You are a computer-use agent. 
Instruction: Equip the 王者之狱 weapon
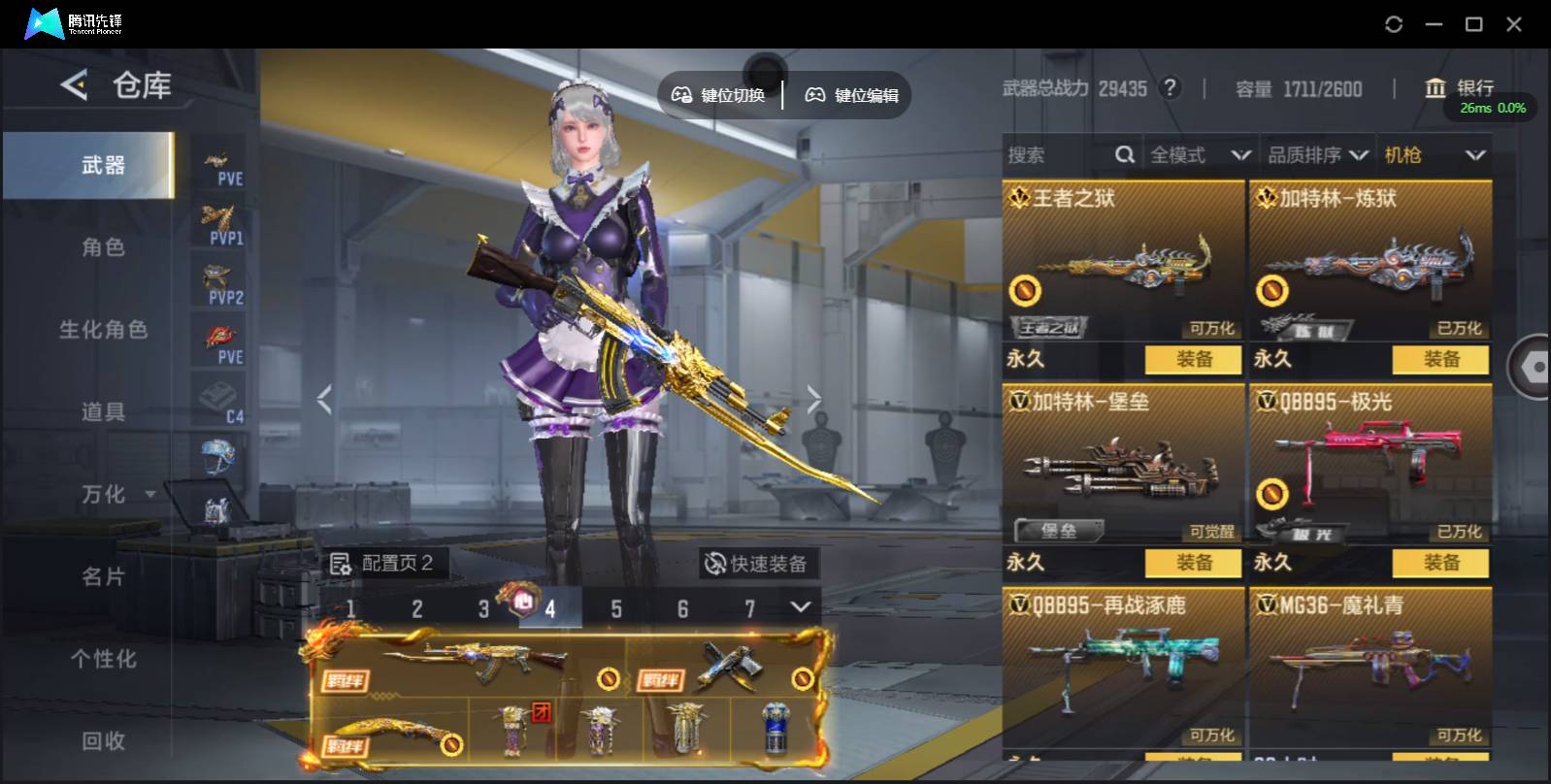[1193, 359]
